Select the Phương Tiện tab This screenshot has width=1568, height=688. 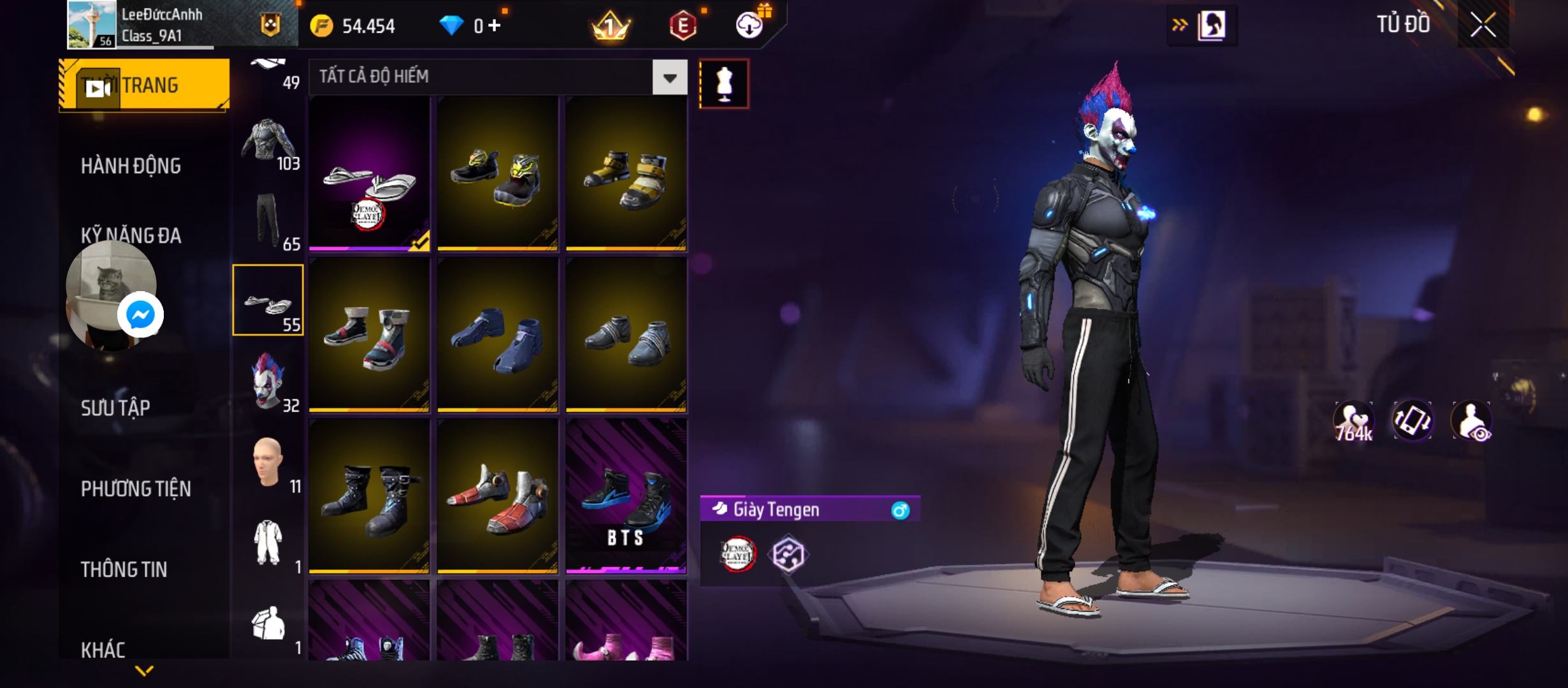tap(136, 489)
